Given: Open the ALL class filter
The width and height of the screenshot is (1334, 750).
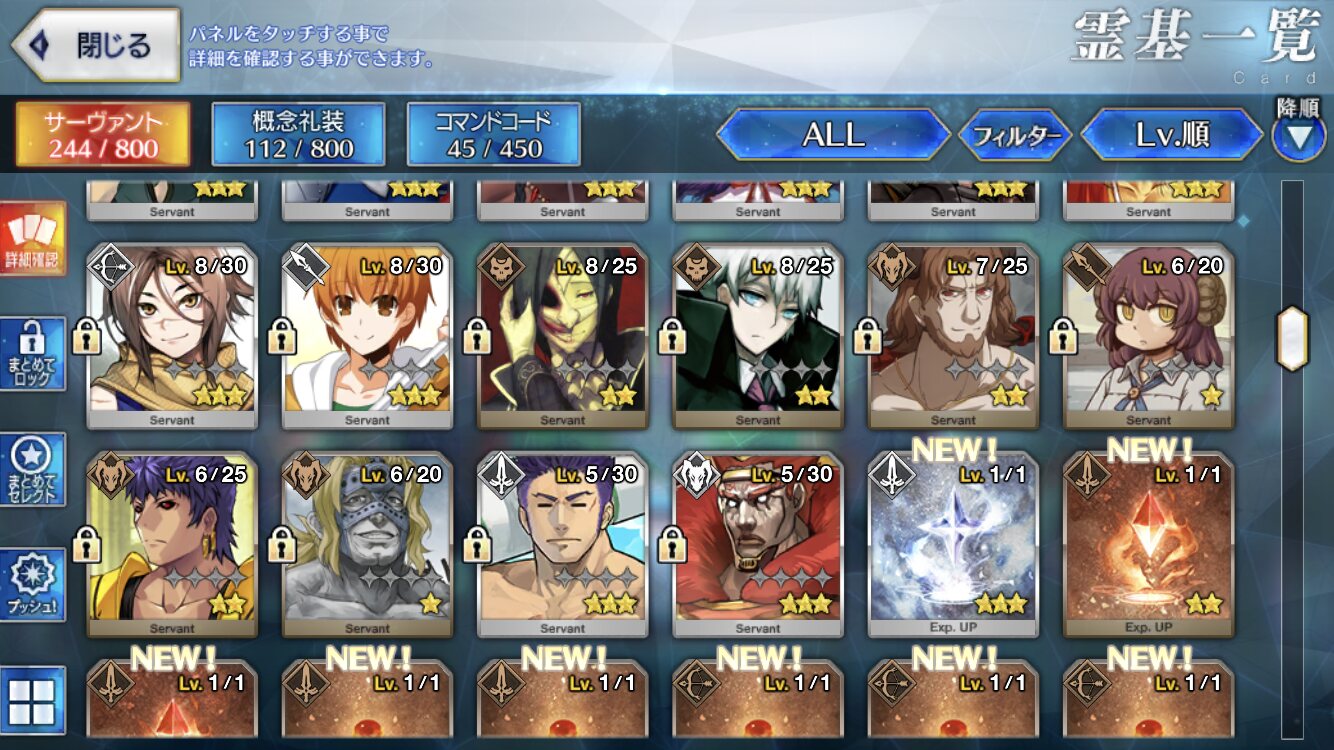Looking at the screenshot, I should click(x=833, y=135).
